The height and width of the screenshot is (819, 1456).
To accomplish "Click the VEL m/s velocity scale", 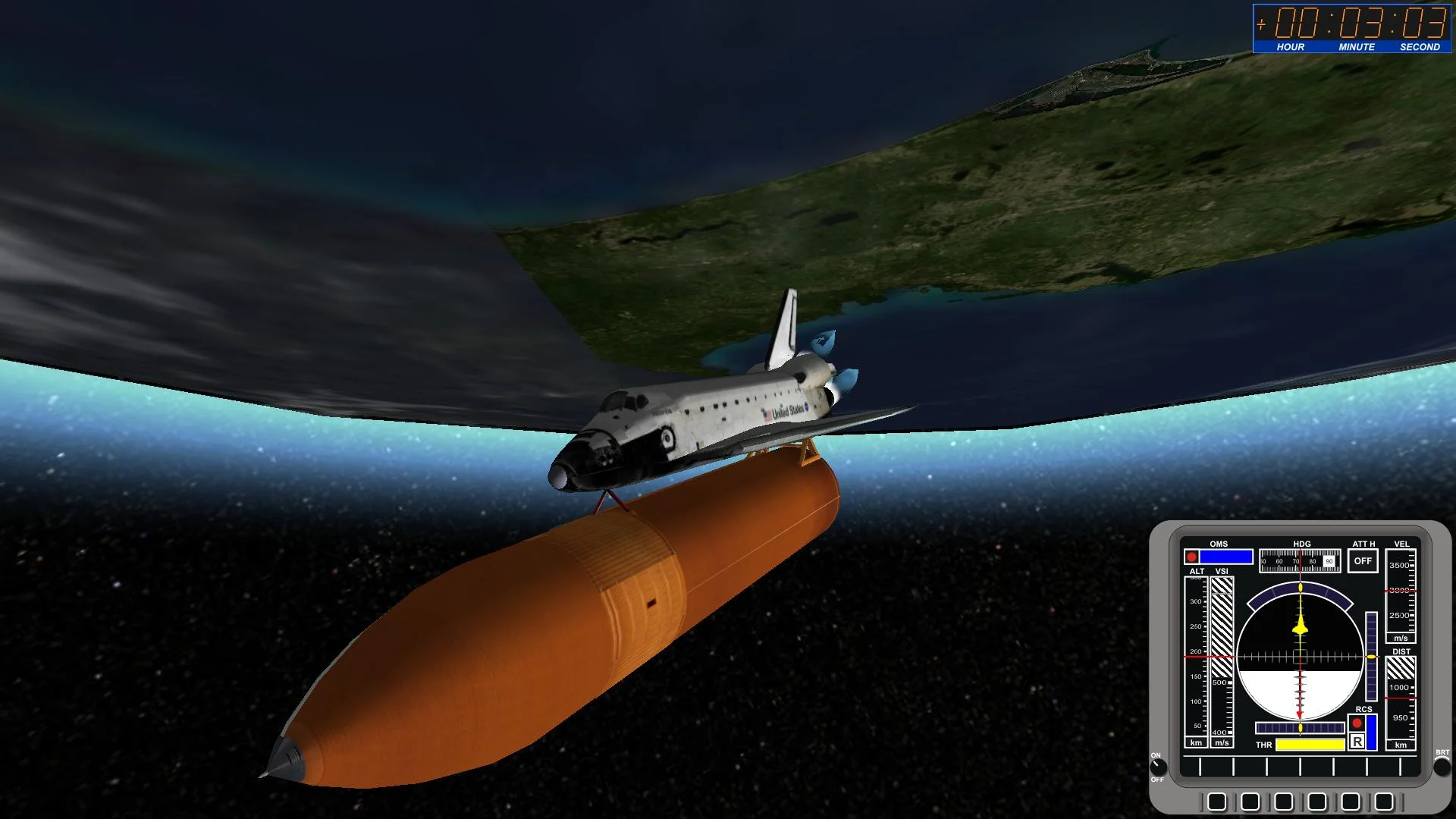I will click(1401, 591).
